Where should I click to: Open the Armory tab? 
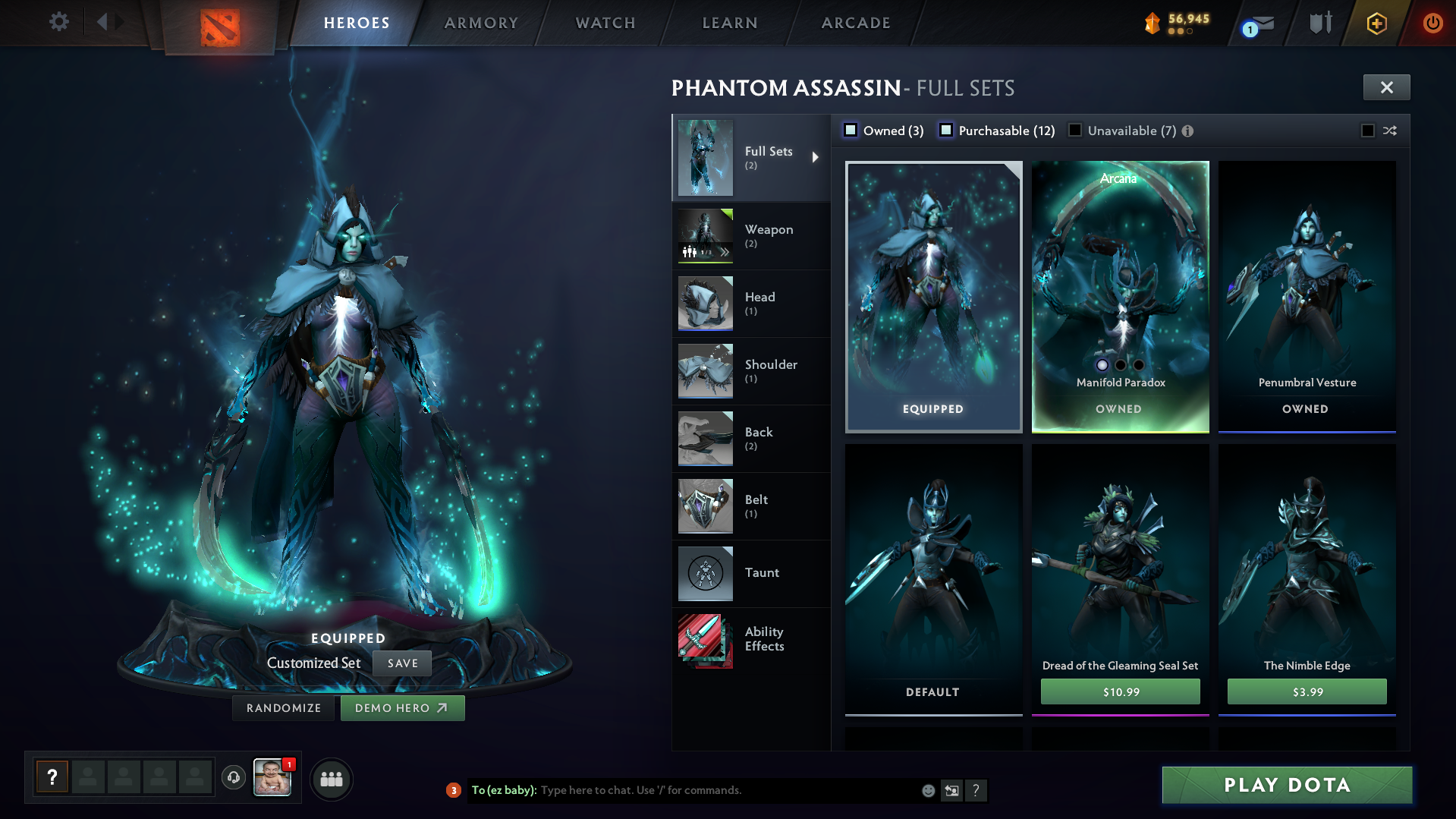(x=481, y=23)
